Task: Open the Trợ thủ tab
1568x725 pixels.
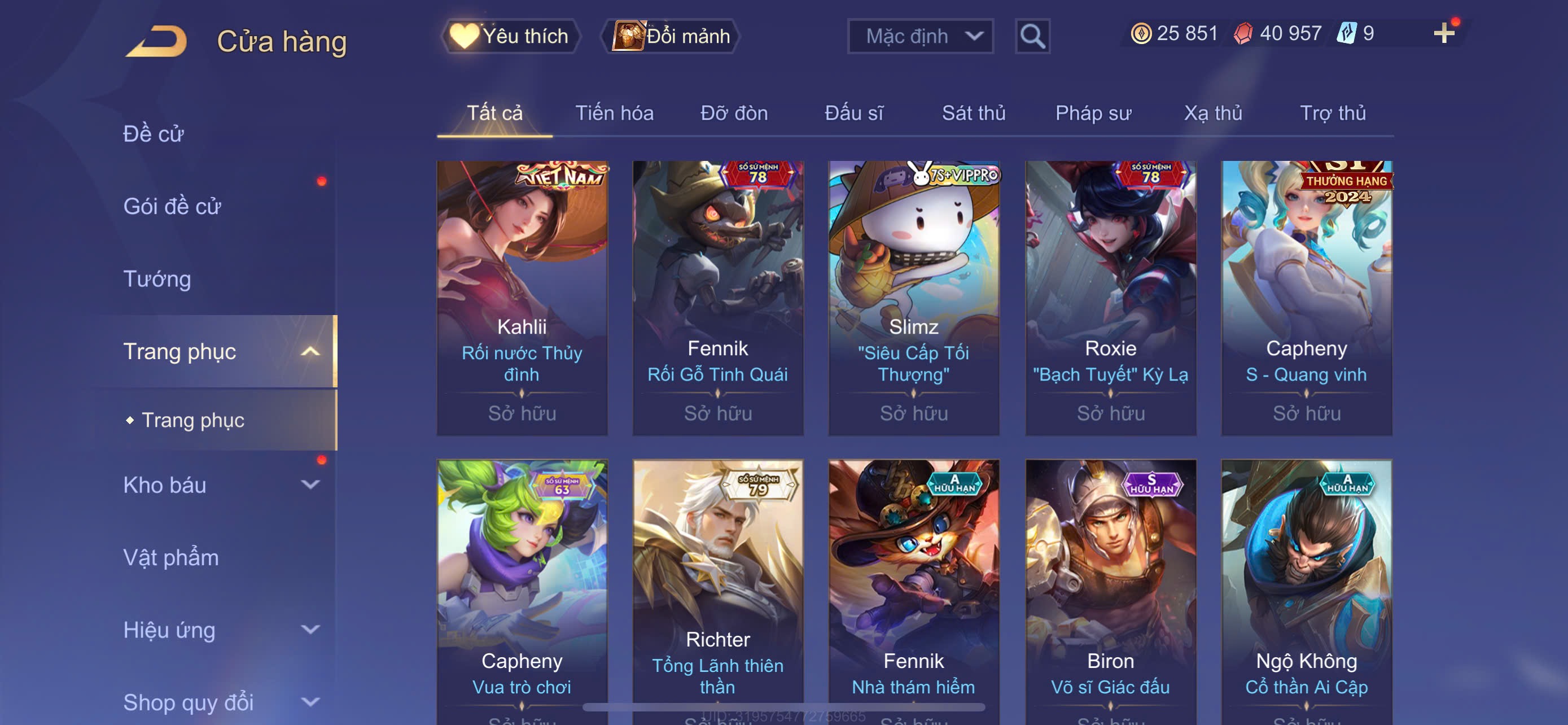Action: click(1333, 113)
